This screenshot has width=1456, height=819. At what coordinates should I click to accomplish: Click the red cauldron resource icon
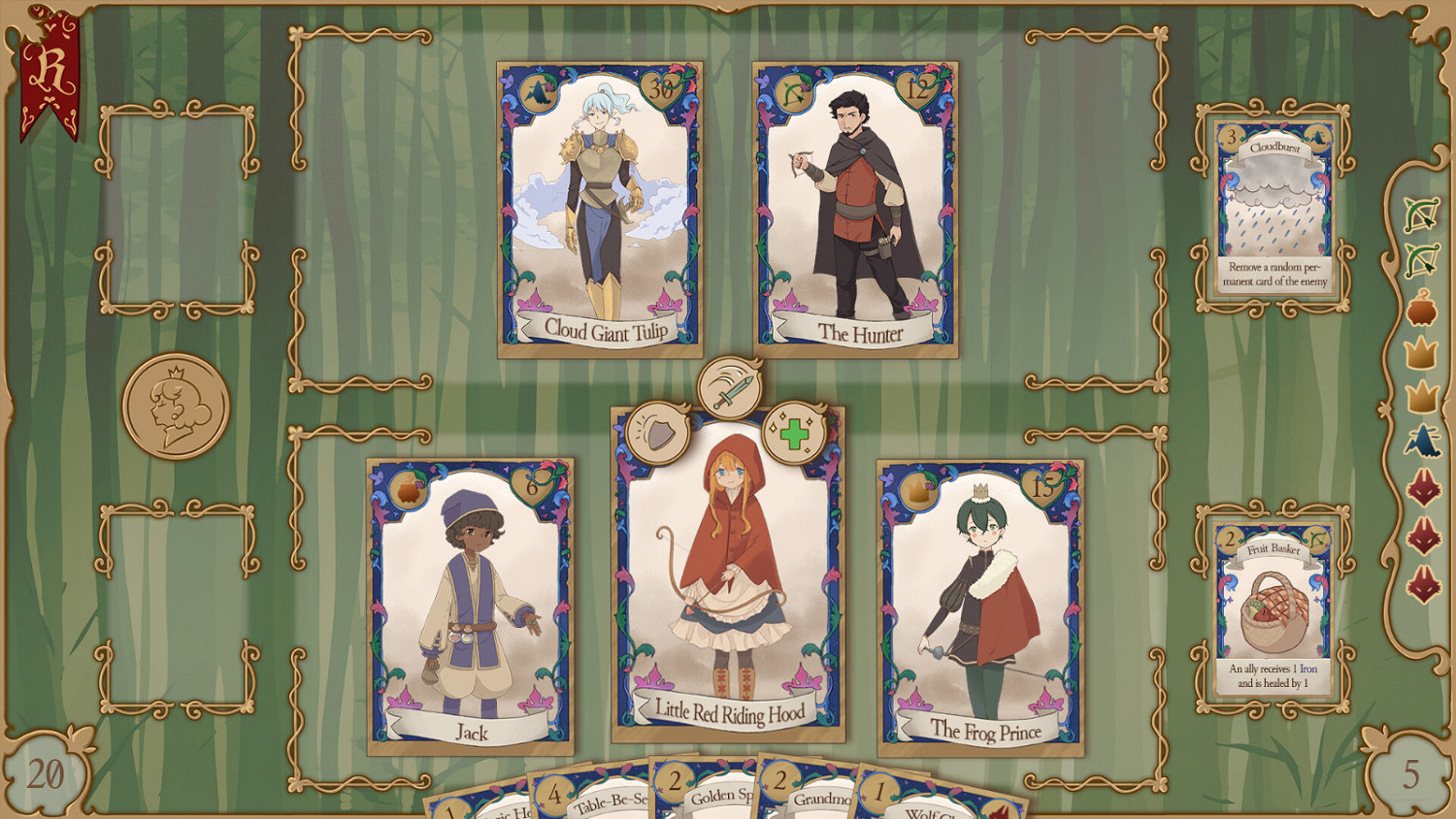tap(1422, 308)
